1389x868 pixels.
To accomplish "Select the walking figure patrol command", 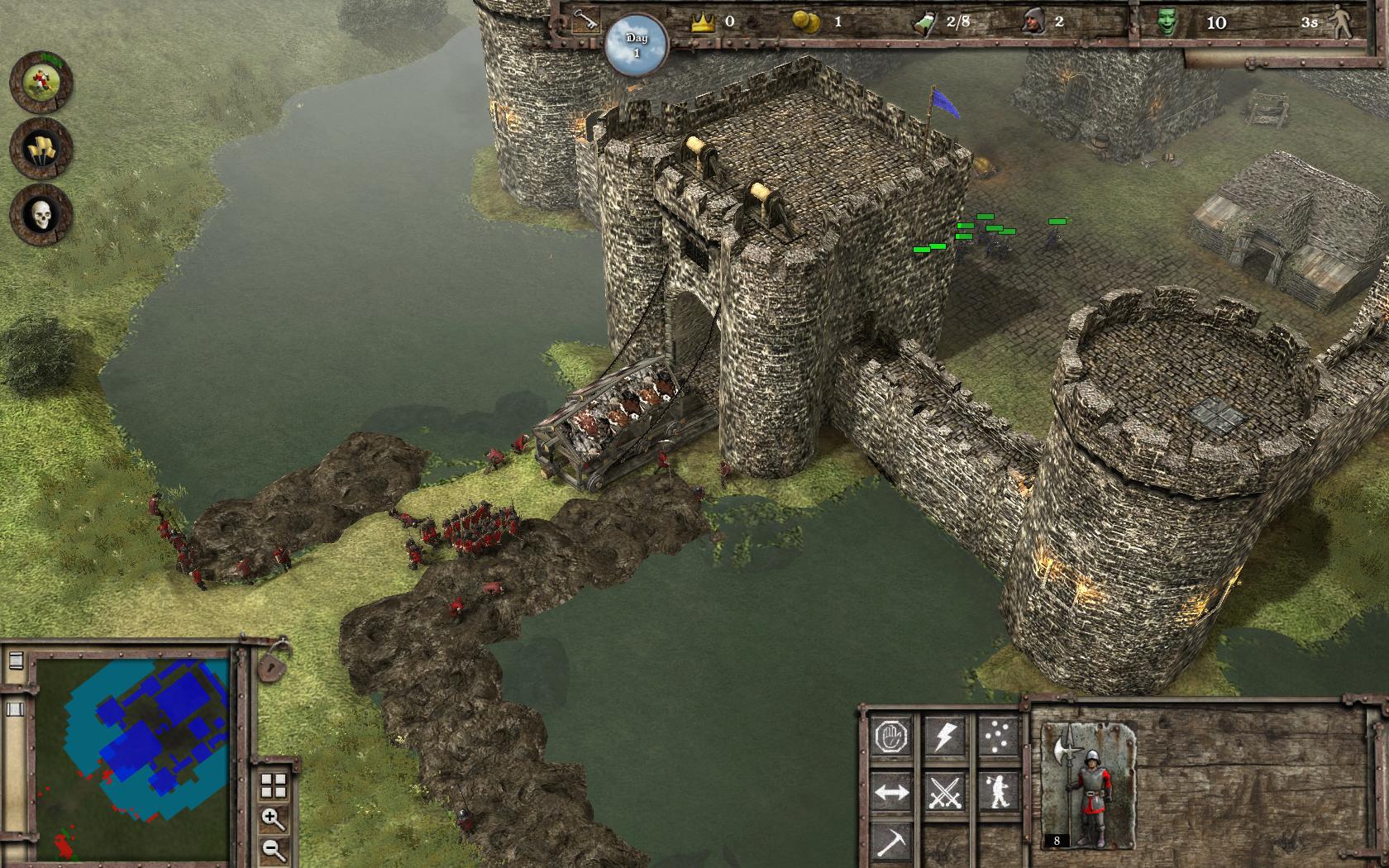I will click(997, 793).
